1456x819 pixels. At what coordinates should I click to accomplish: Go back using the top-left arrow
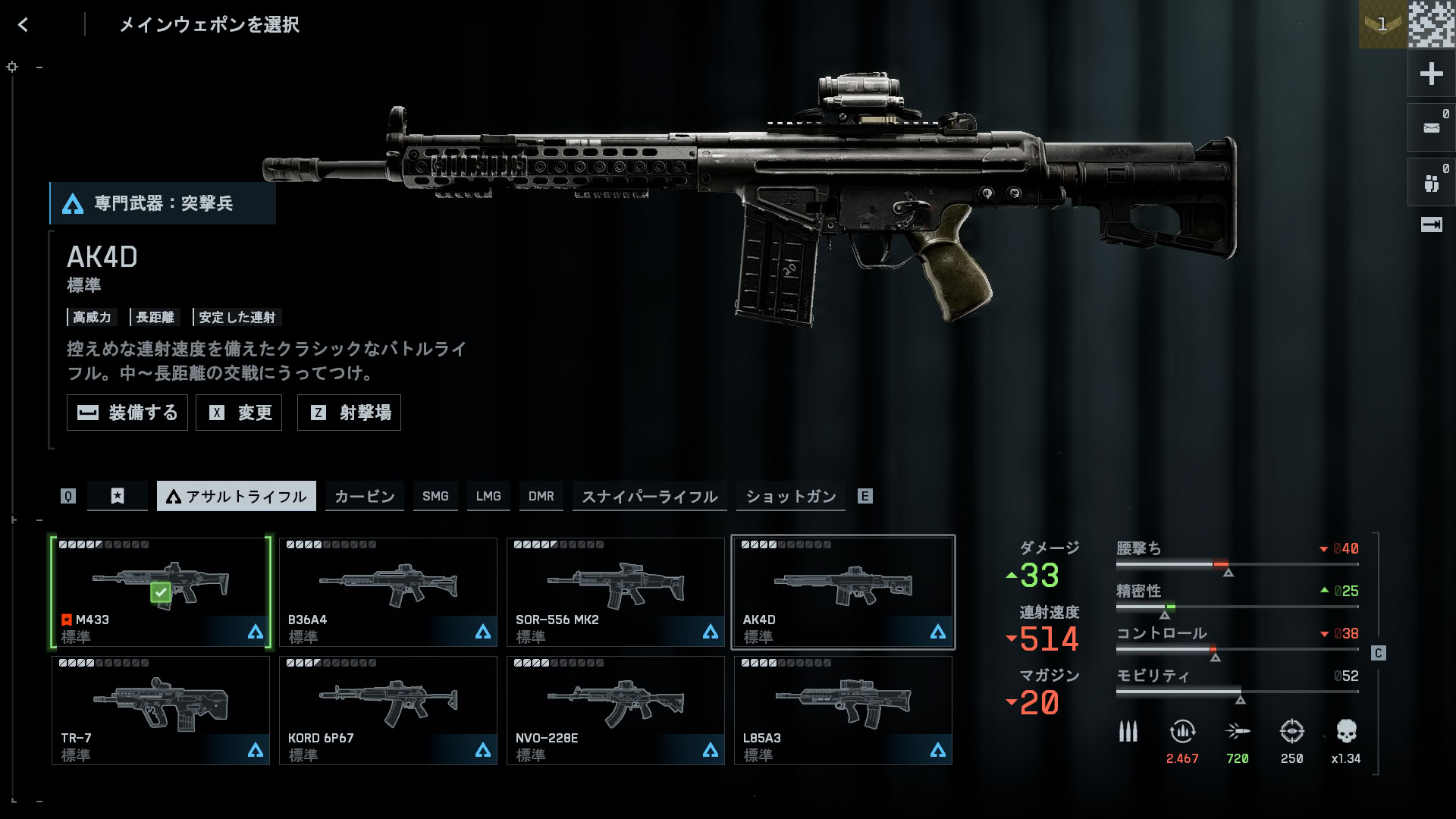(x=23, y=25)
